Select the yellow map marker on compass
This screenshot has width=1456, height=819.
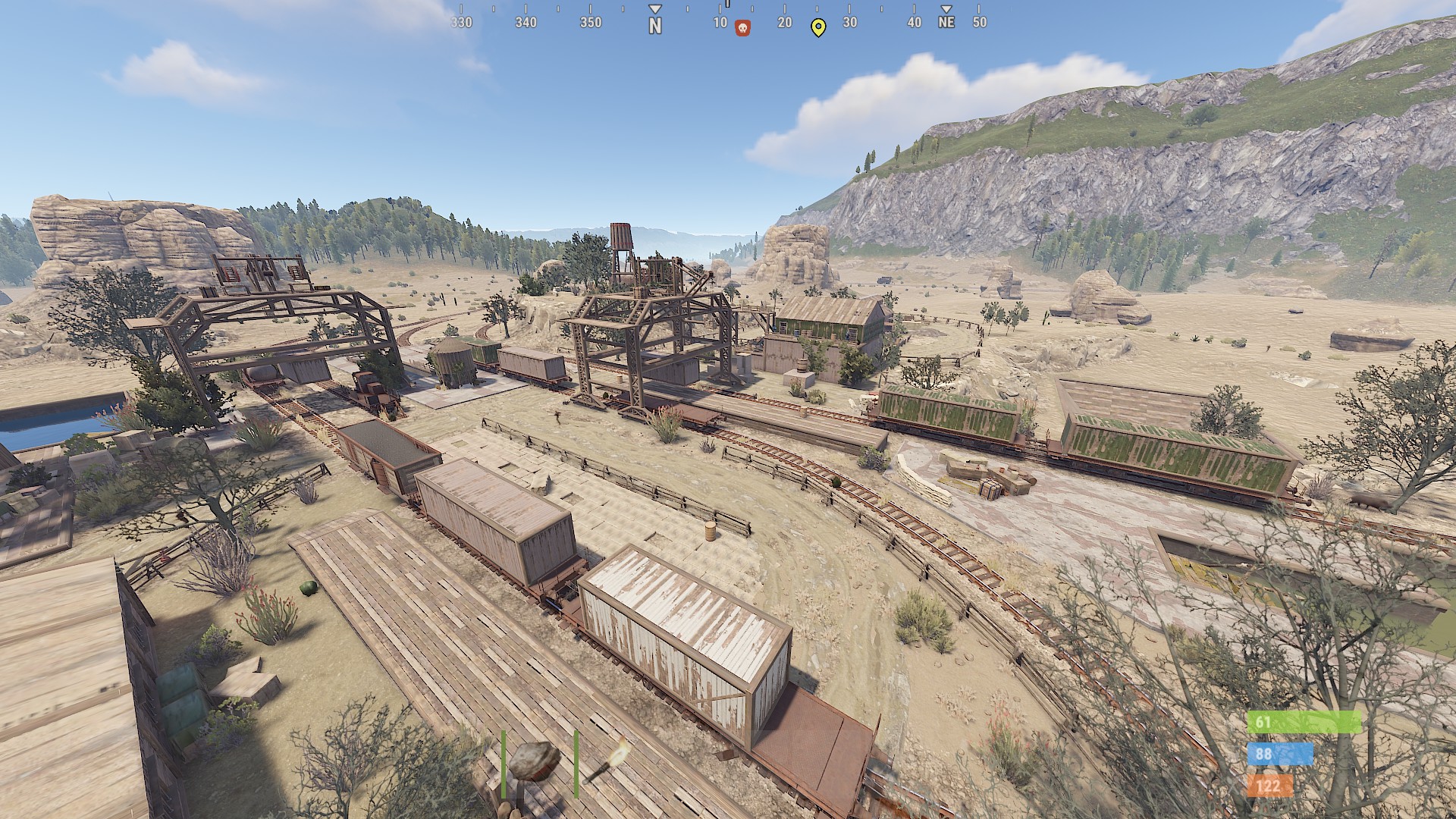[x=818, y=27]
